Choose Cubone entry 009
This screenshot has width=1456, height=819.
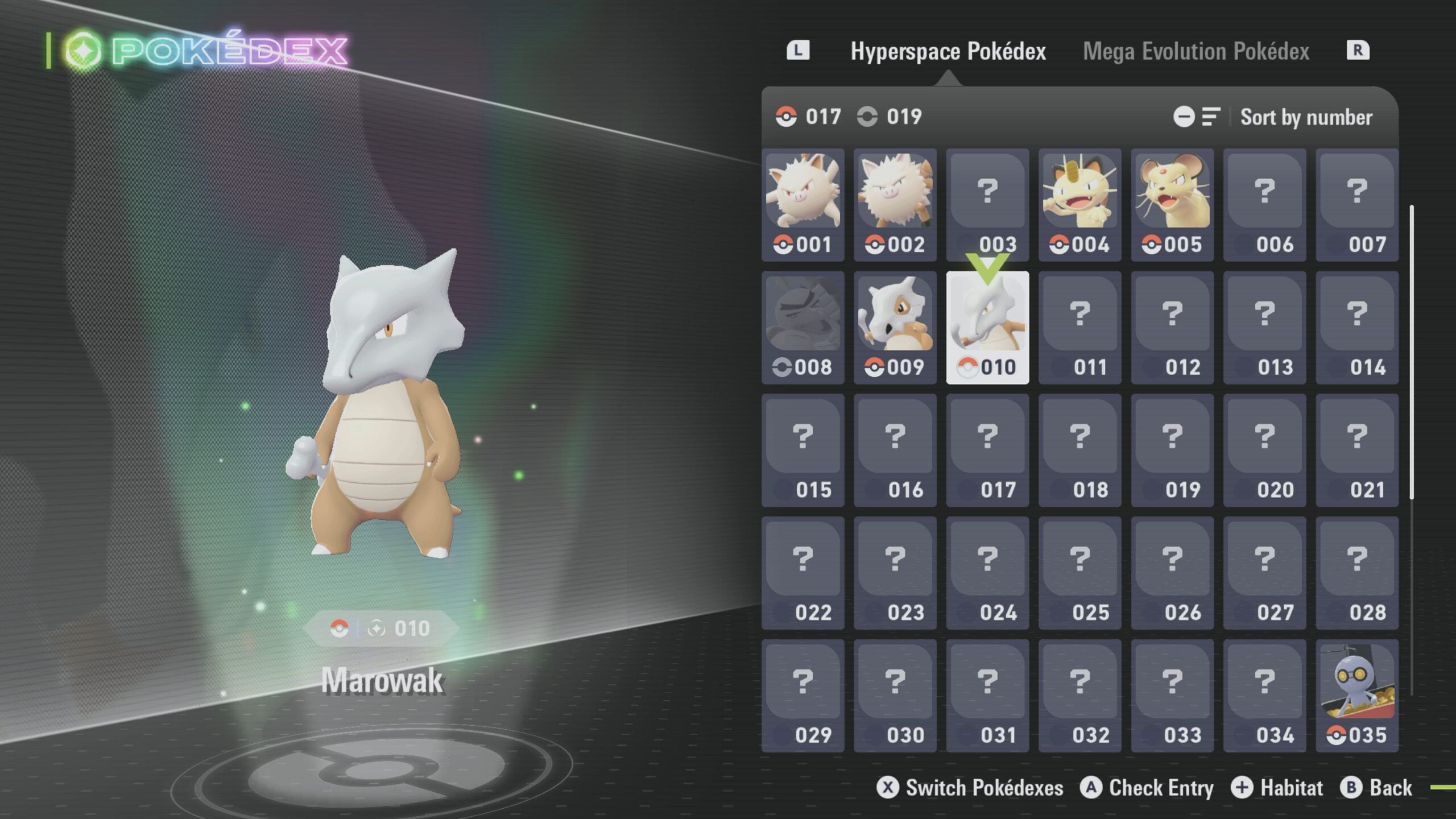click(895, 328)
